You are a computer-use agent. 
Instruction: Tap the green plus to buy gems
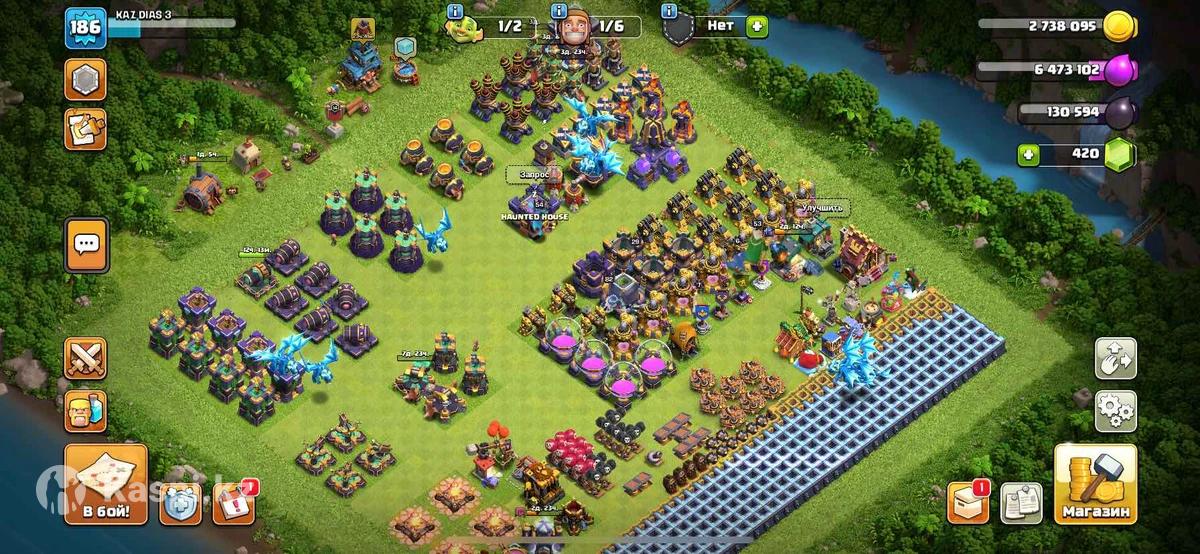pos(1030,155)
